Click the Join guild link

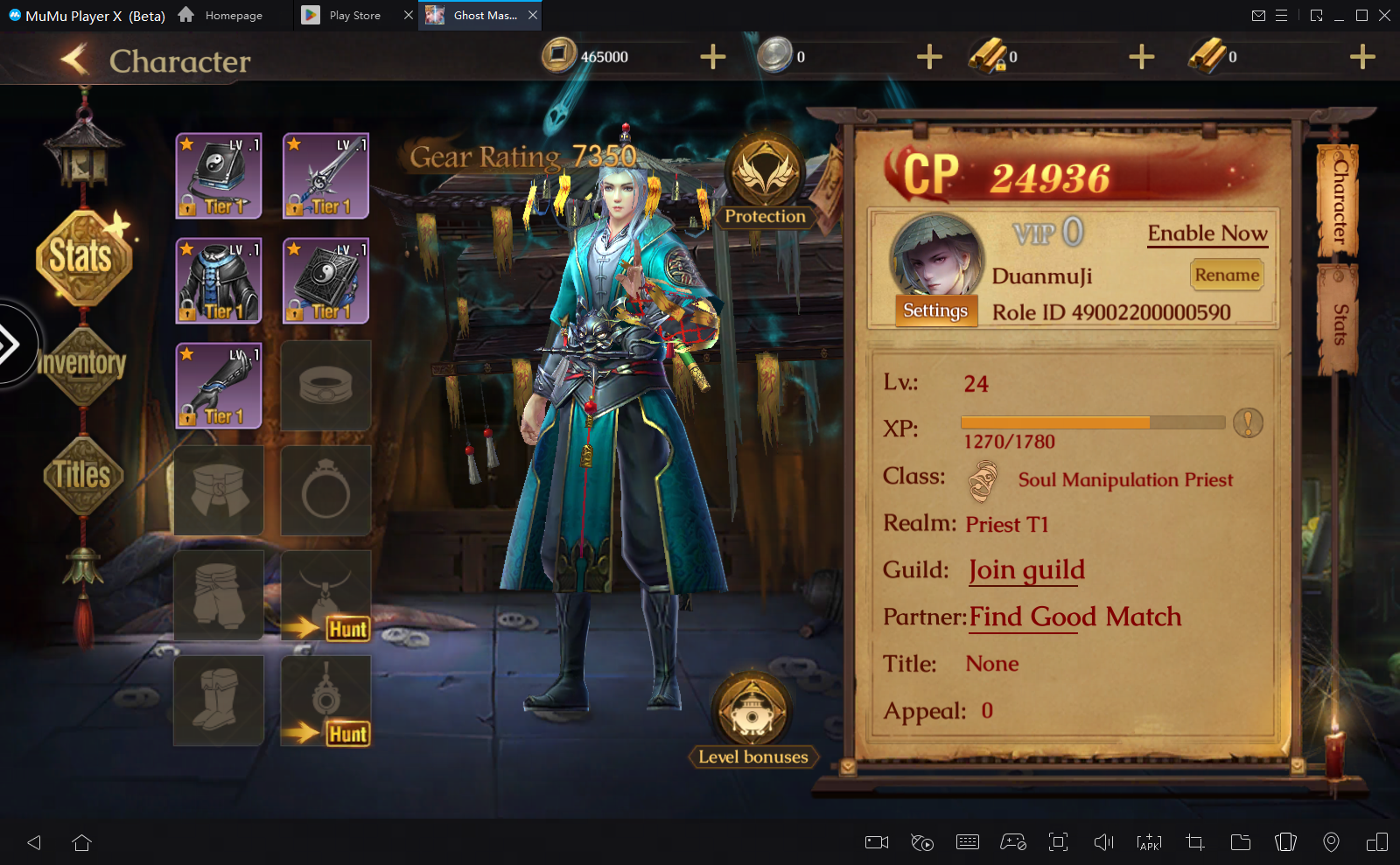pos(1025,569)
